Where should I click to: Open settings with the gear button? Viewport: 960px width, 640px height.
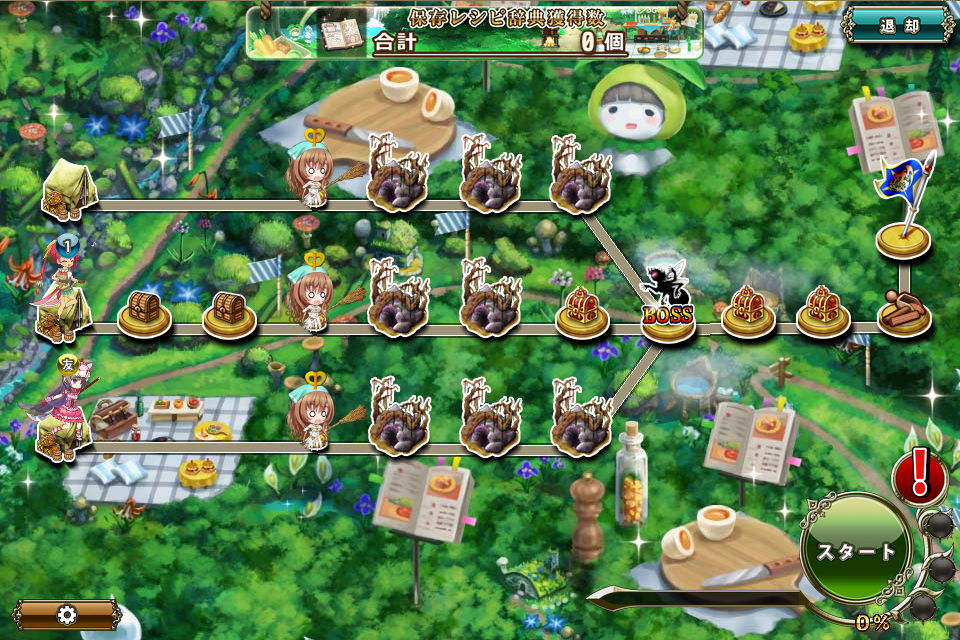[67, 614]
